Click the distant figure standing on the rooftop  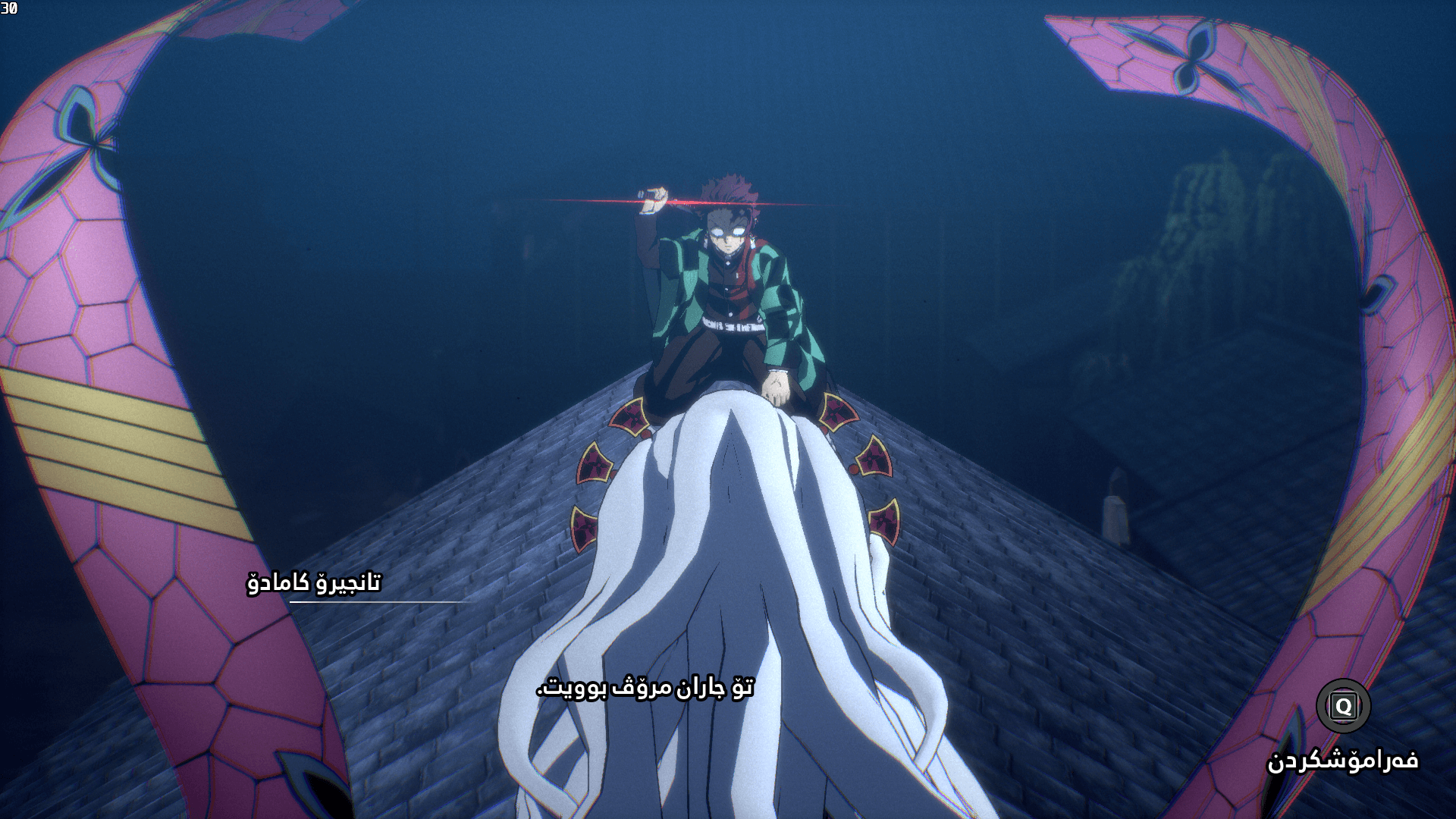tap(1115, 504)
